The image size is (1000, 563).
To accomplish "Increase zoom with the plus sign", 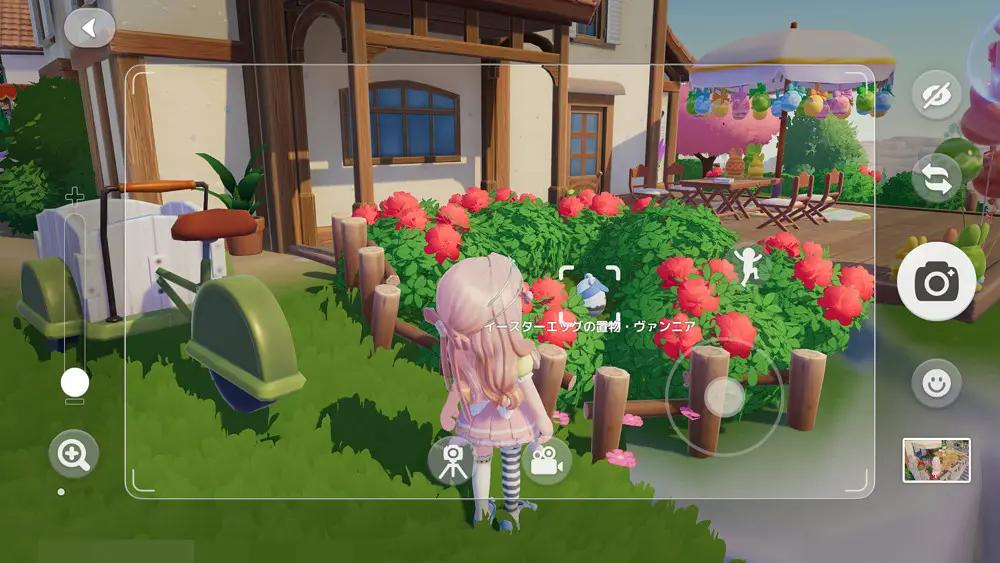I will [x=75, y=196].
